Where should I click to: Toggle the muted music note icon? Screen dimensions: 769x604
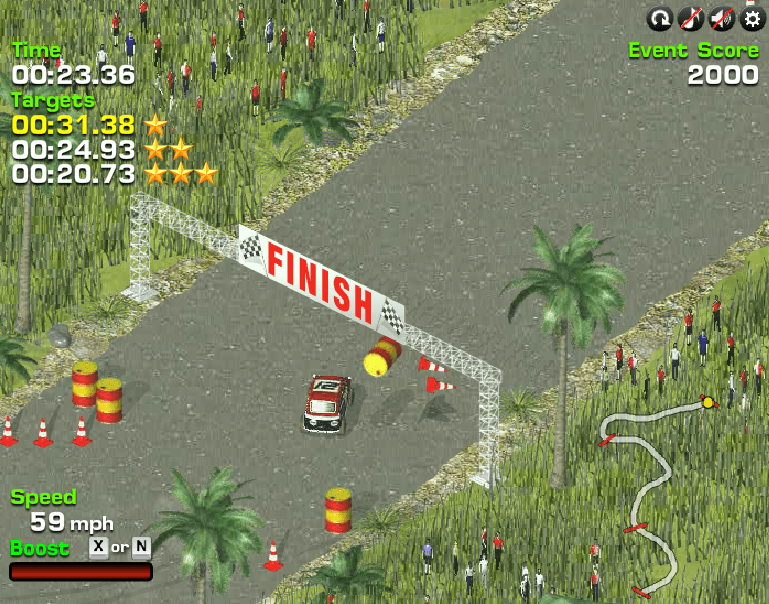pyautogui.click(x=690, y=18)
